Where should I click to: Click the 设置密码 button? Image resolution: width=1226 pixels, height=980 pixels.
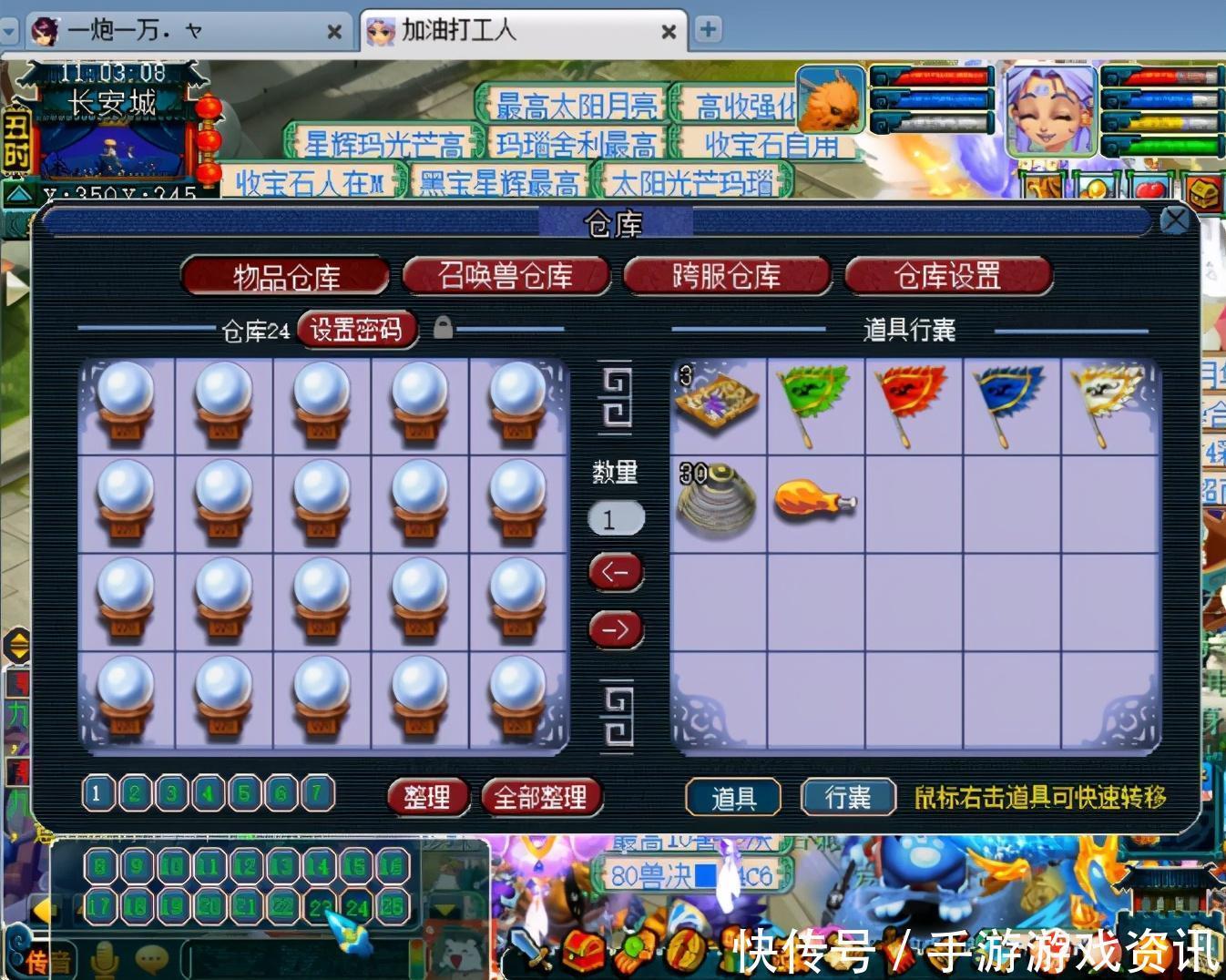(x=356, y=330)
